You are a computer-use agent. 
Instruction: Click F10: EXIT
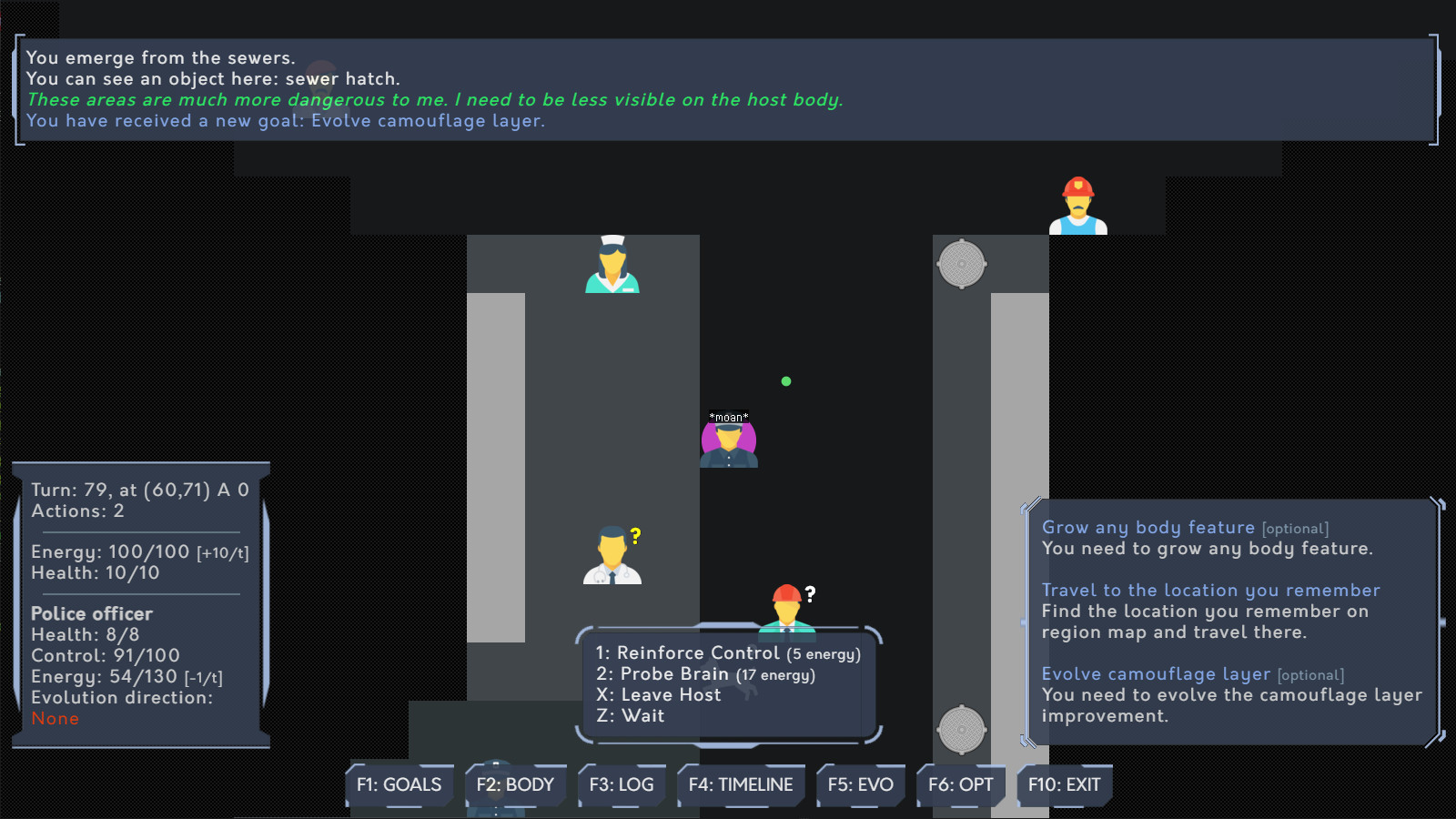pos(1064,784)
